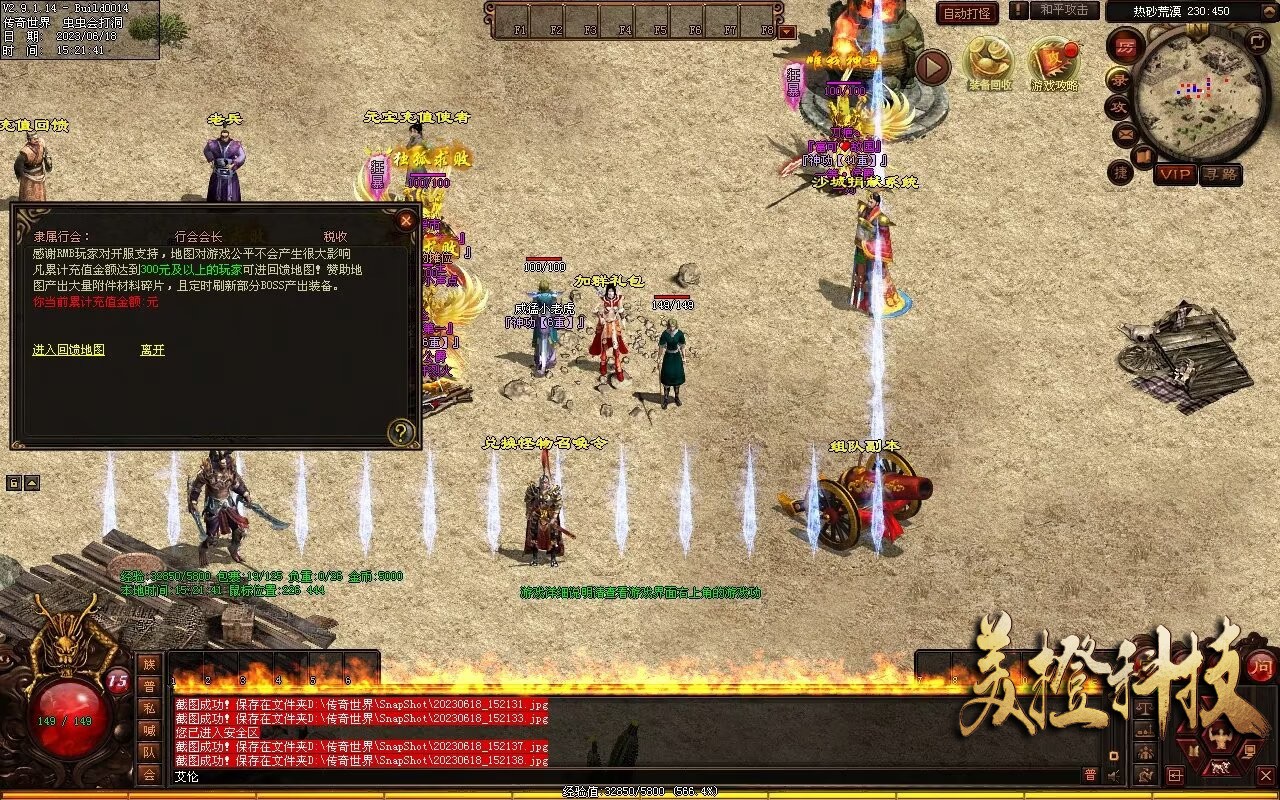
Task: Open the mail envelope icon
Action: point(1124,133)
